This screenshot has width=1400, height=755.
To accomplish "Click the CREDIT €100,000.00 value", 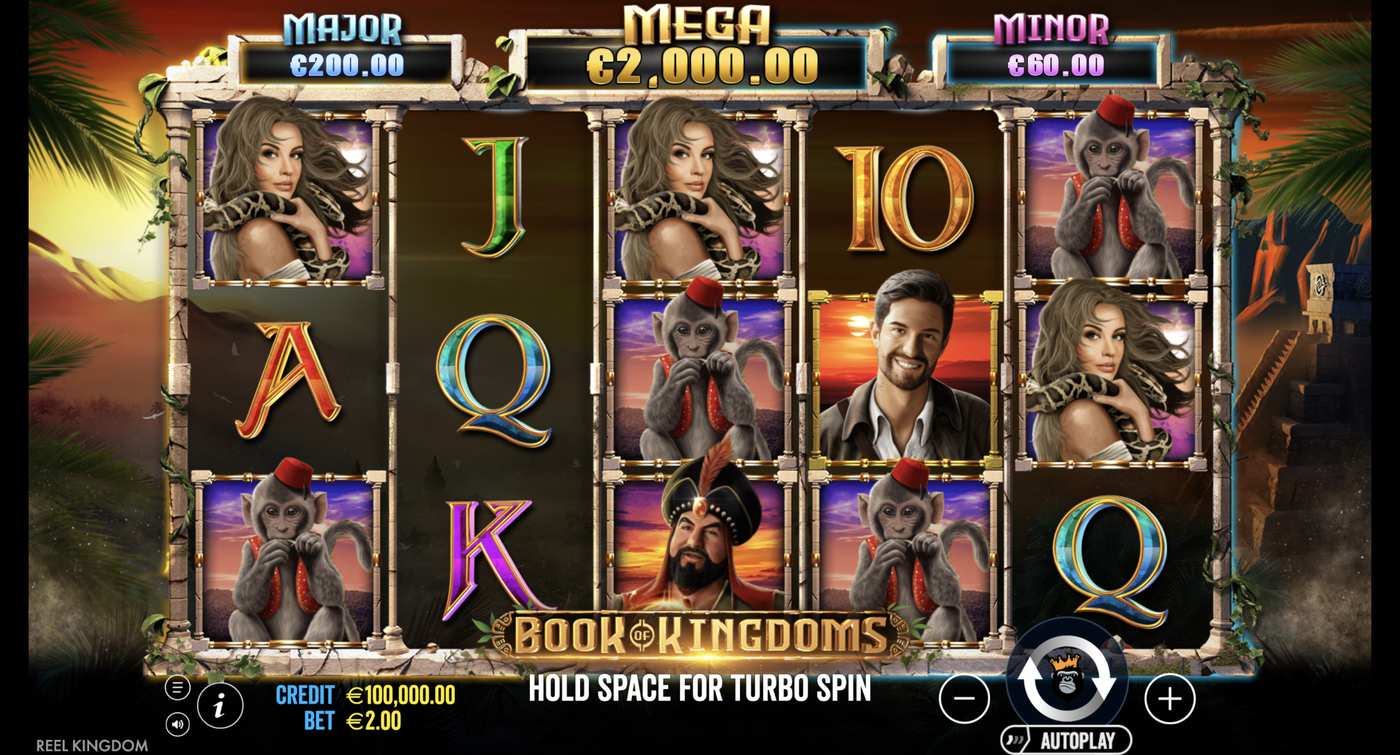I will 398,692.
